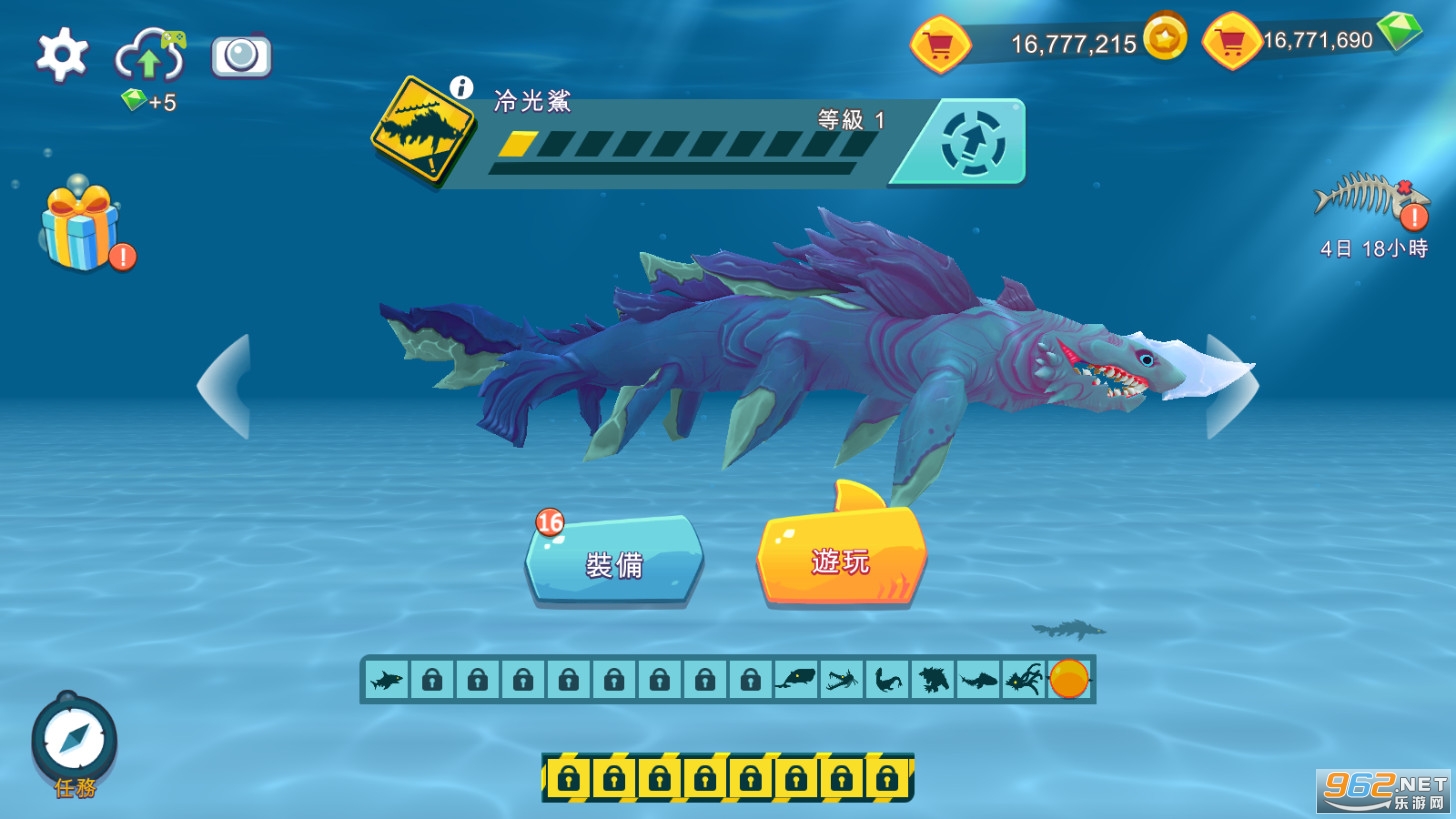The width and height of the screenshot is (1456, 819).
Task: Tap the camera screenshot button
Action: 241,56
